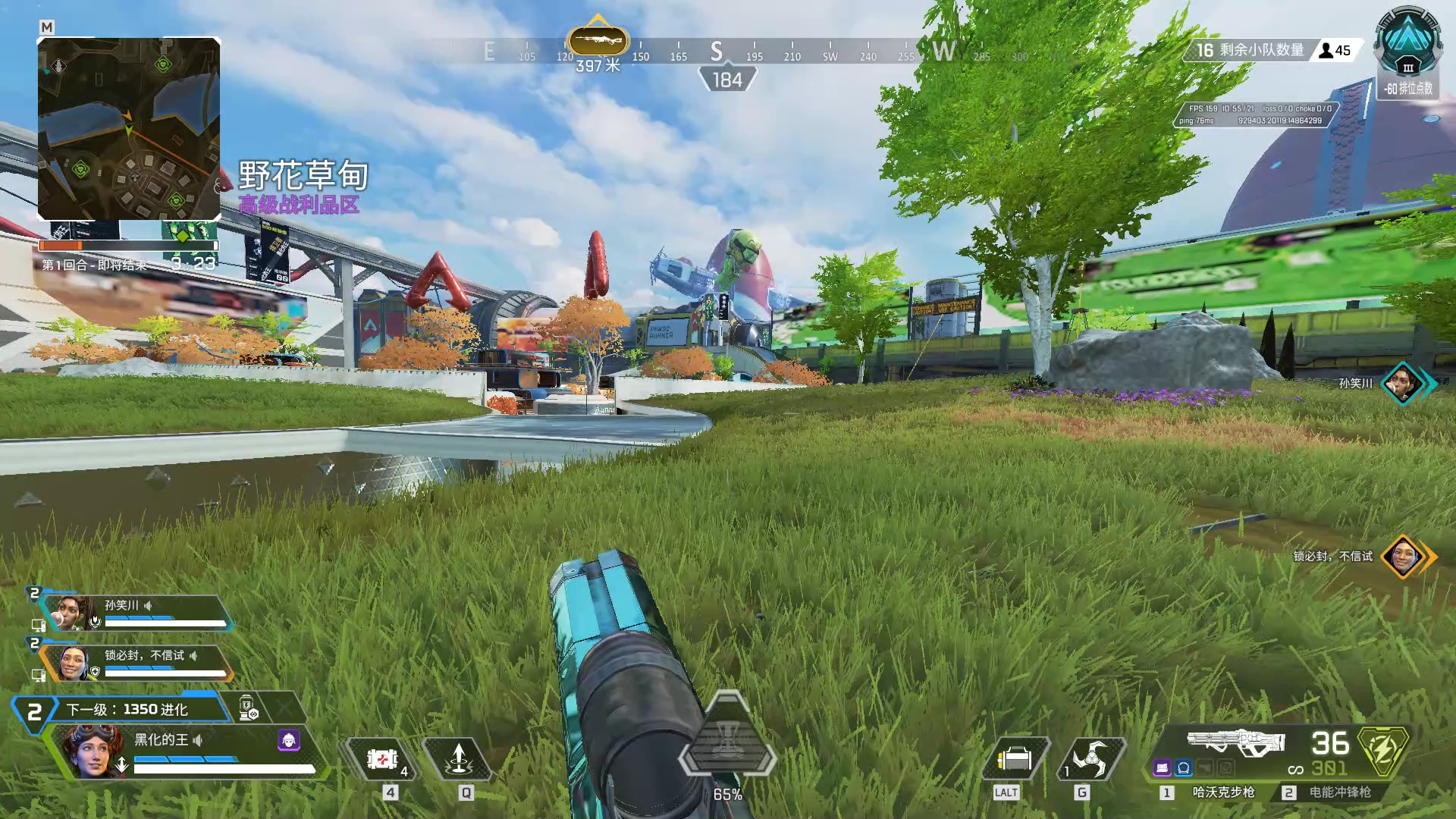
Task: Click the tactical ability icon above Q
Action: (459, 759)
